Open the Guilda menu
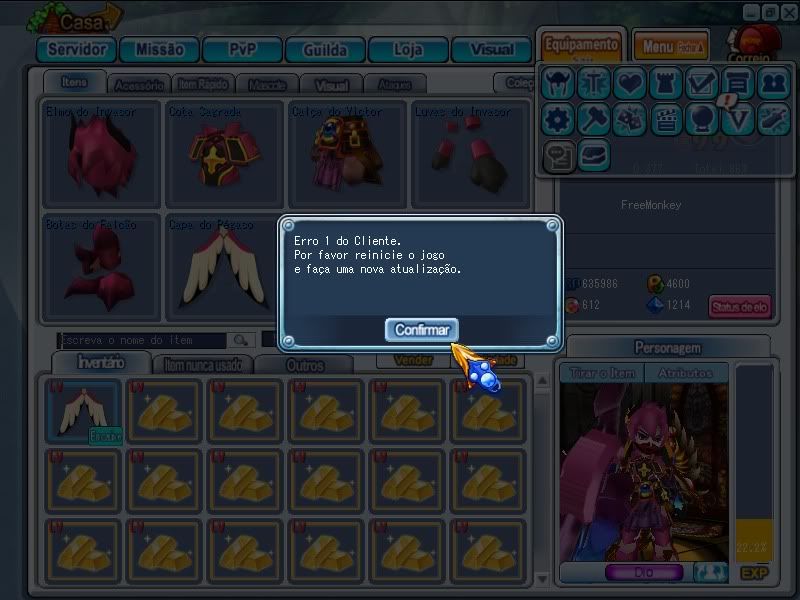This screenshot has height=600, width=800. click(324, 49)
